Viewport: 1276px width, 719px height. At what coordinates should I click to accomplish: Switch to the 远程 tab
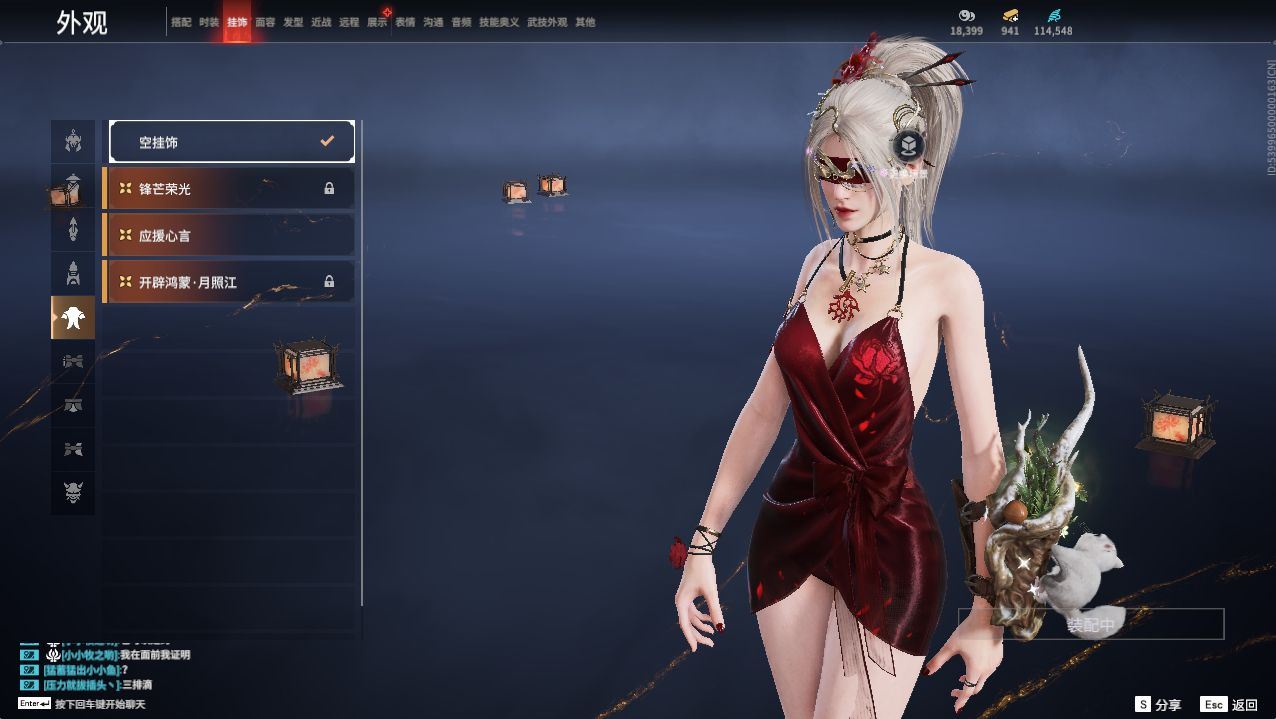pyautogui.click(x=349, y=22)
